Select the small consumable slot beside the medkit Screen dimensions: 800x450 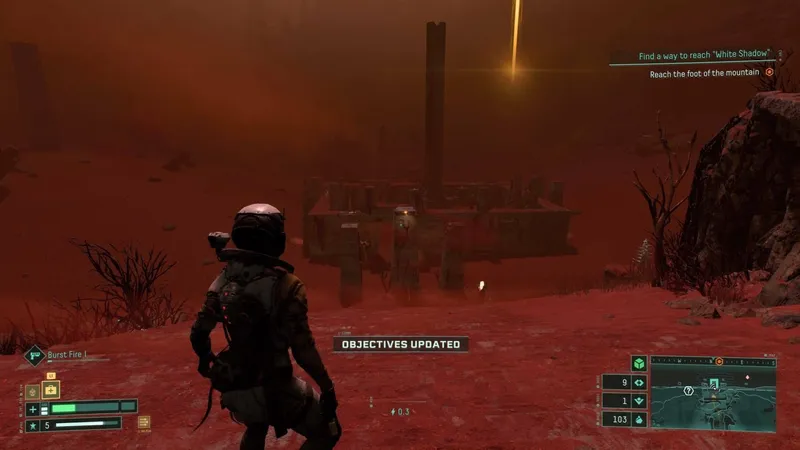[32, 392]
